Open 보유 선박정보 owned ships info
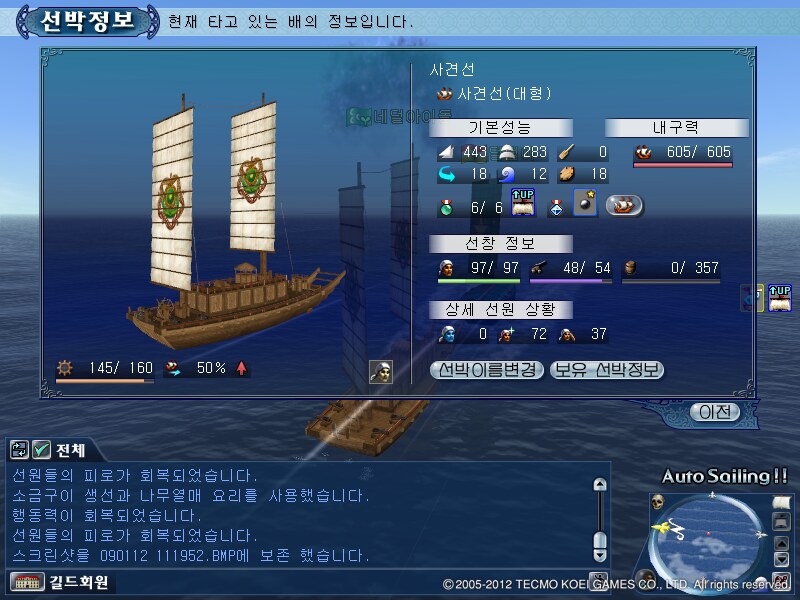Image resolution: width=800 pixels, height=600 pixels. point(606,370)
